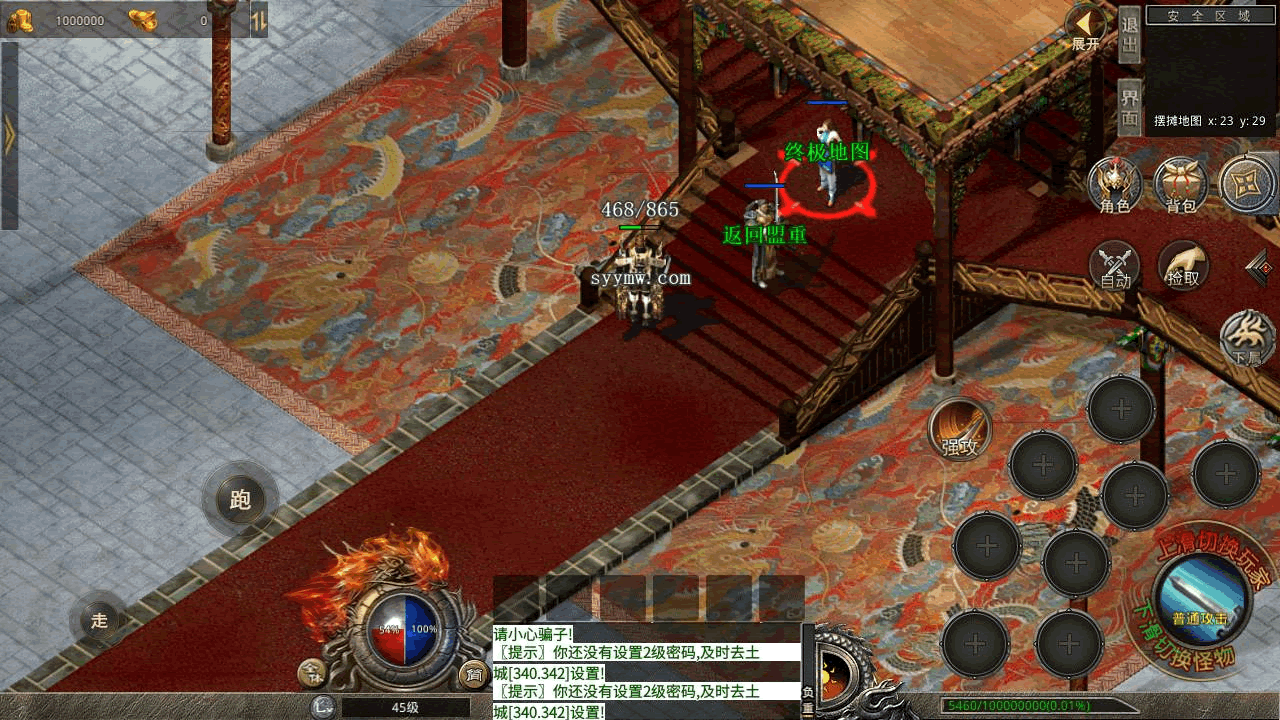
Task: Click the shuriken emblem round button
Action: (1247, 183)
